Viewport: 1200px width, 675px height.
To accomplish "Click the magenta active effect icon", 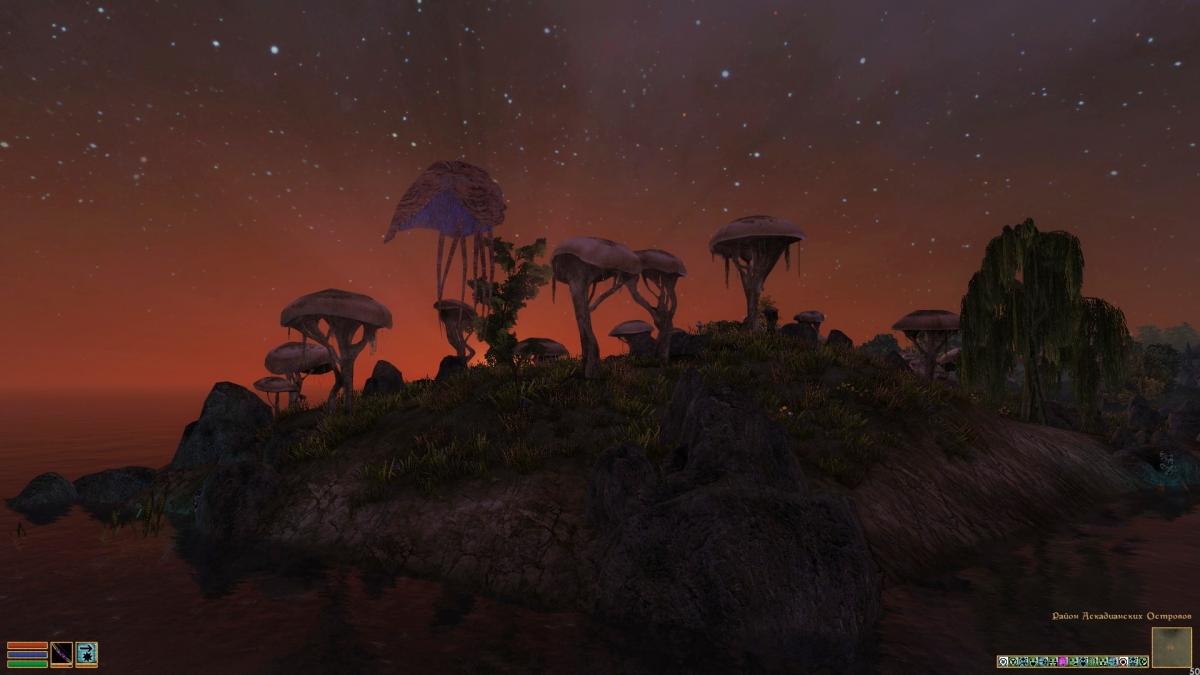I will (x=1062, y=662).
